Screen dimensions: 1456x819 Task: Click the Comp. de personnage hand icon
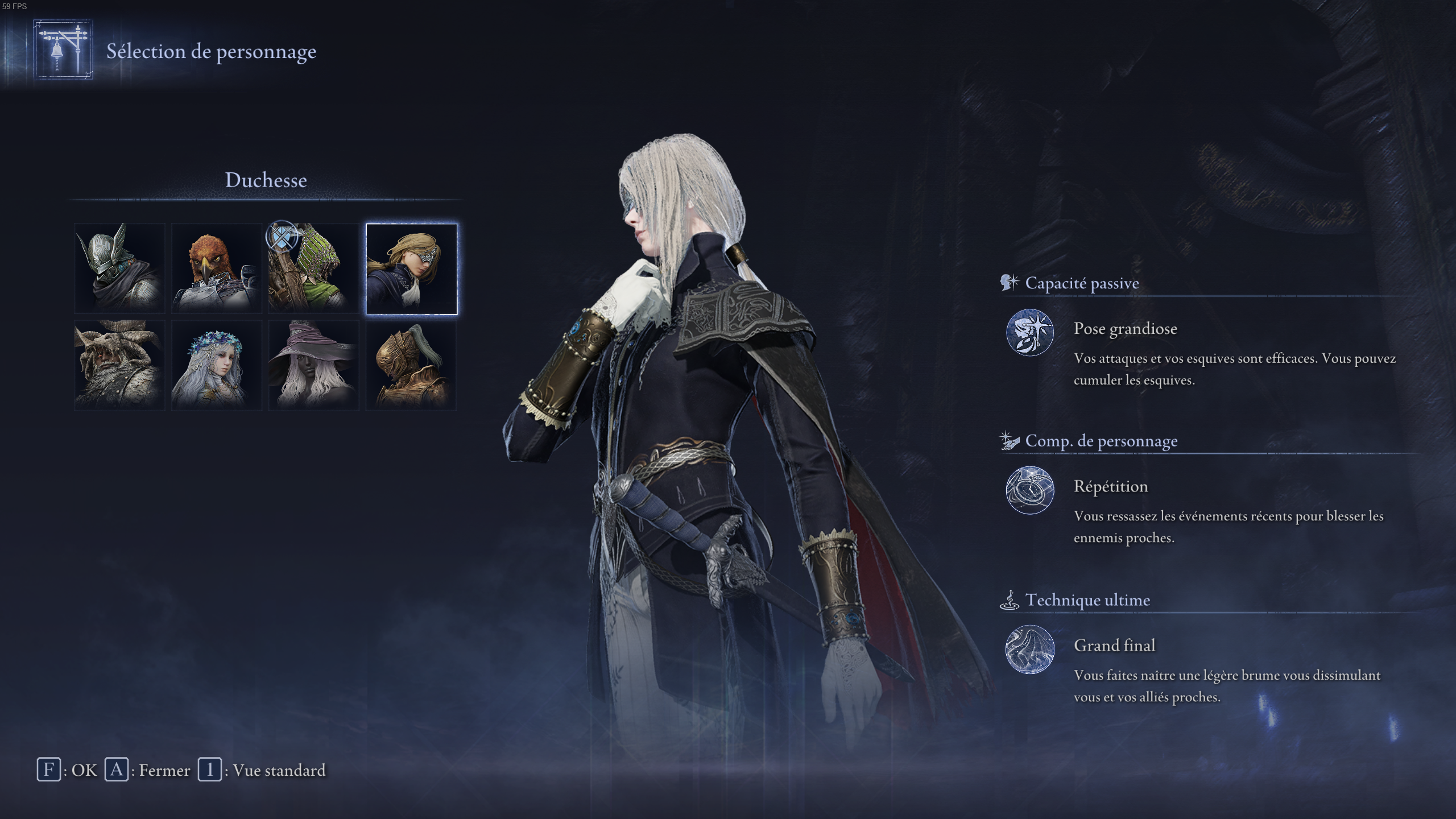point(1009,440)
